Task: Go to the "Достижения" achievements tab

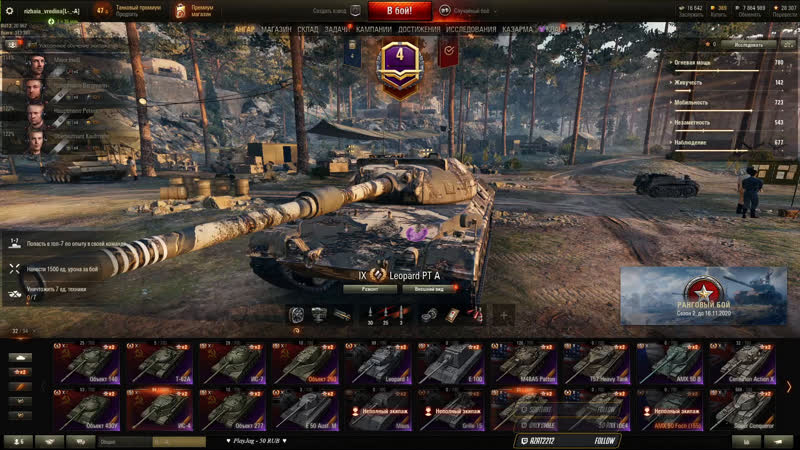Action: coord(419,30)
